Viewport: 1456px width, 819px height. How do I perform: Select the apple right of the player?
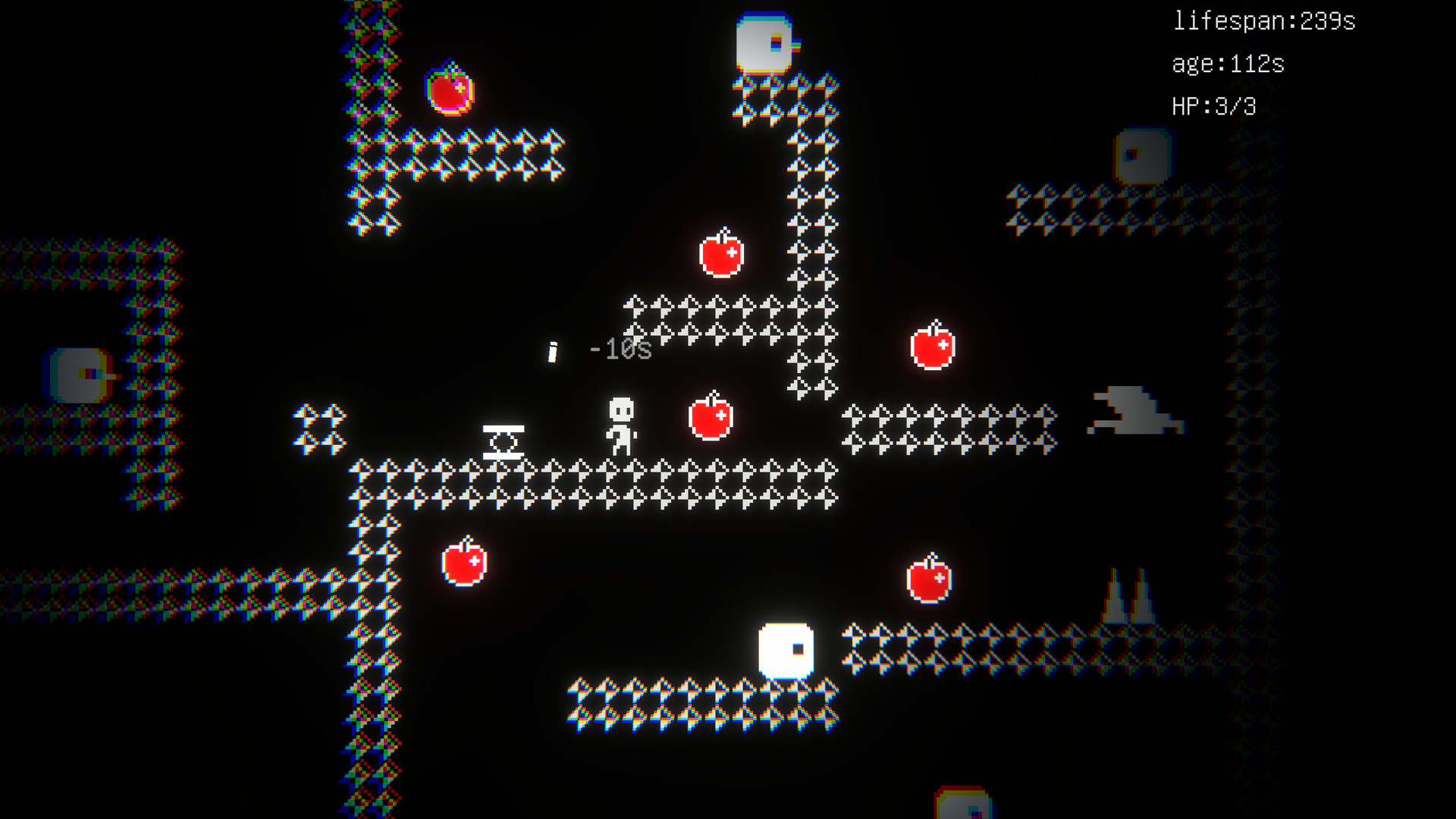click(711, 419)
